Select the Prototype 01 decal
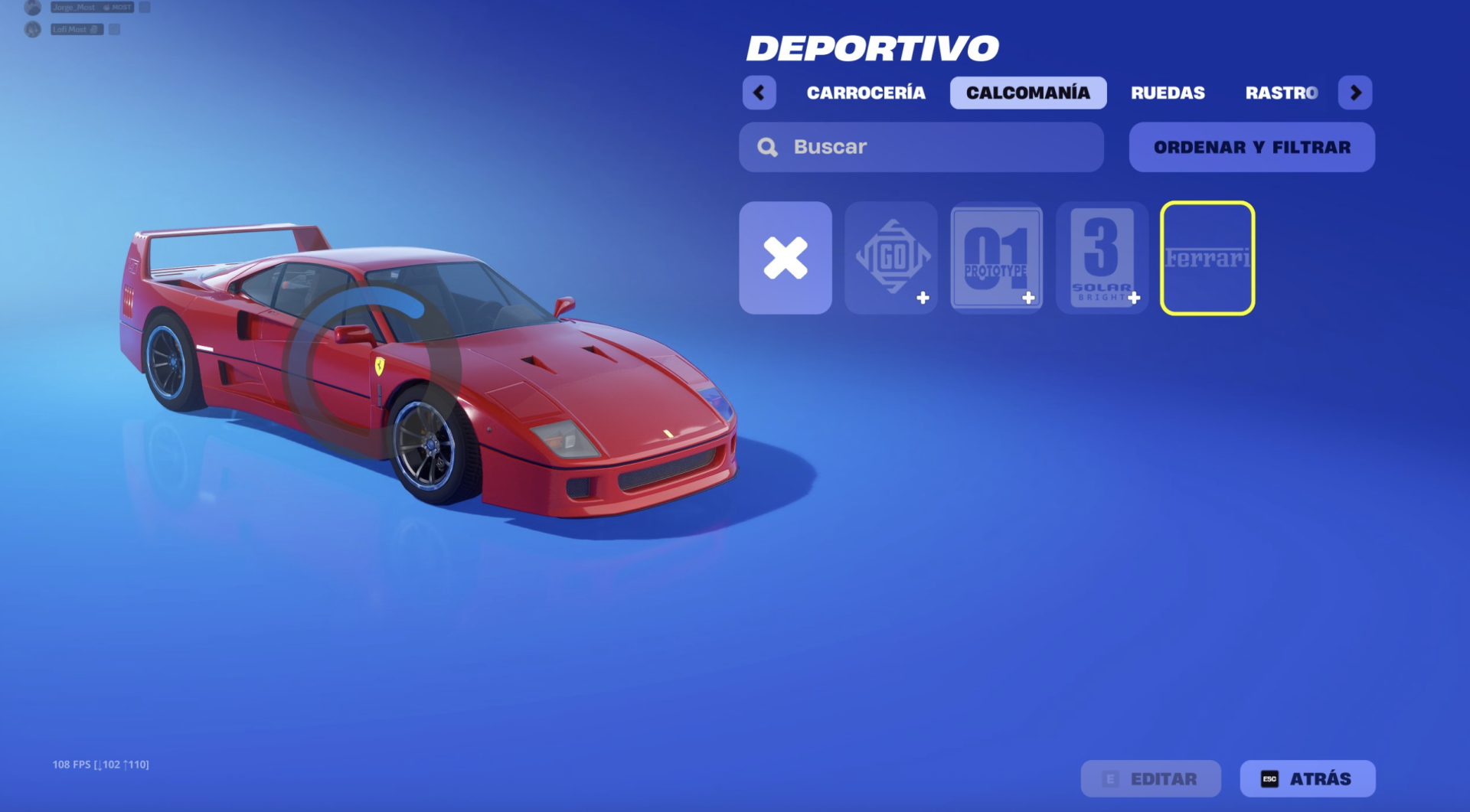This screenshot has width=1470, height=812. 997,258
